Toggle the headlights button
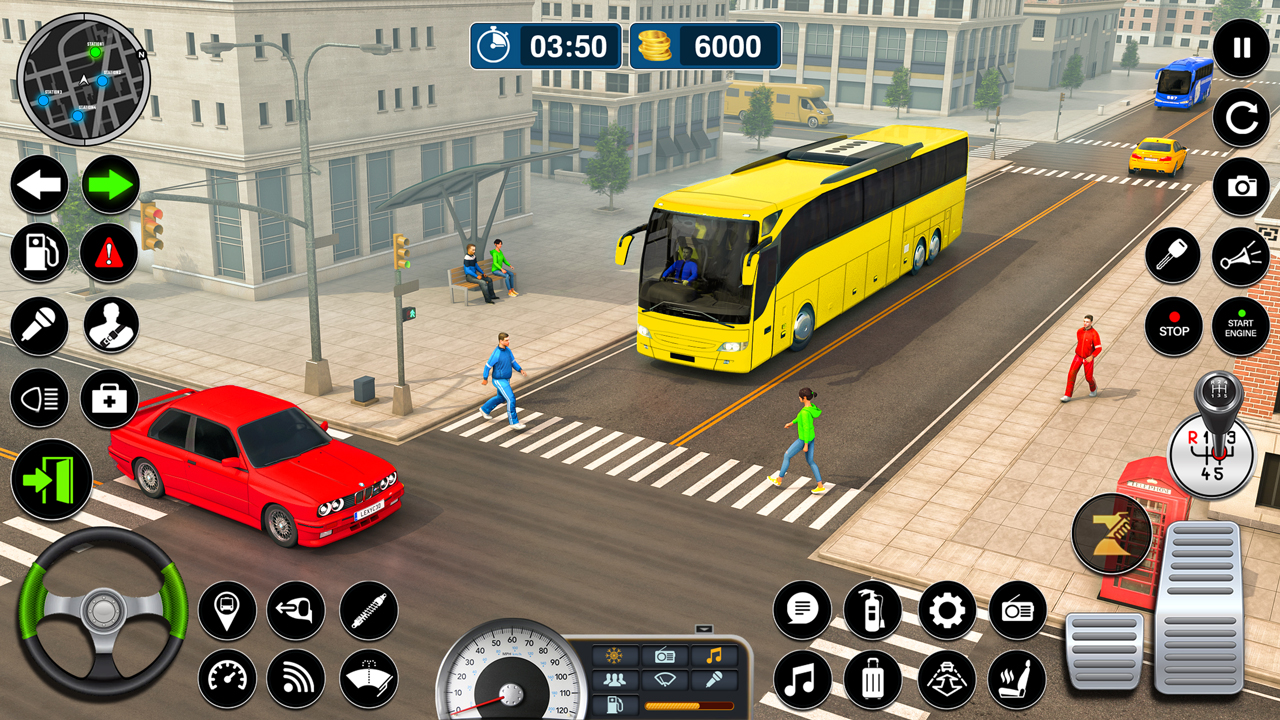1280x720 pixels. (40, 398)
